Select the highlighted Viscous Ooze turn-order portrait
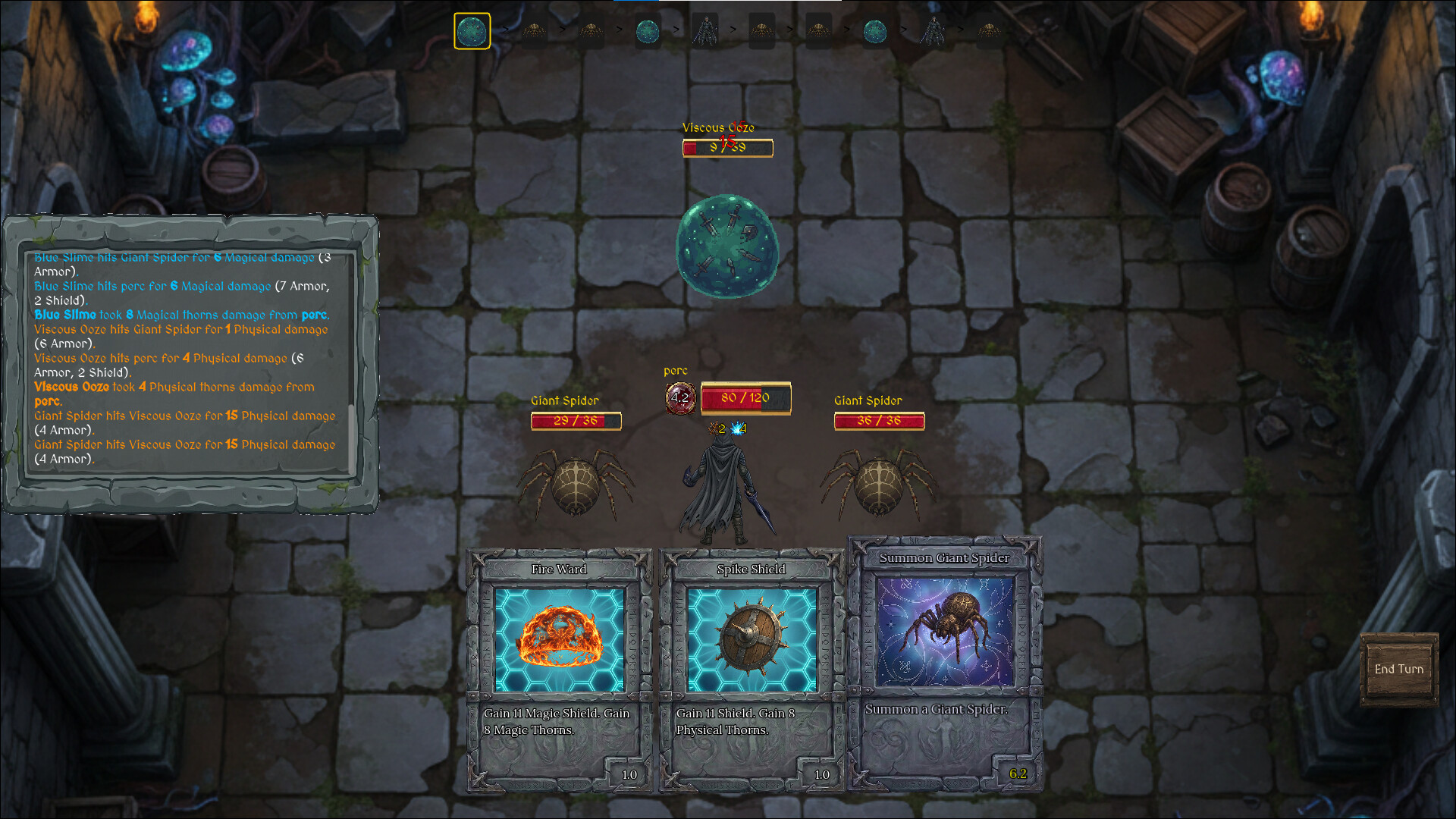 tap(472, 29)
